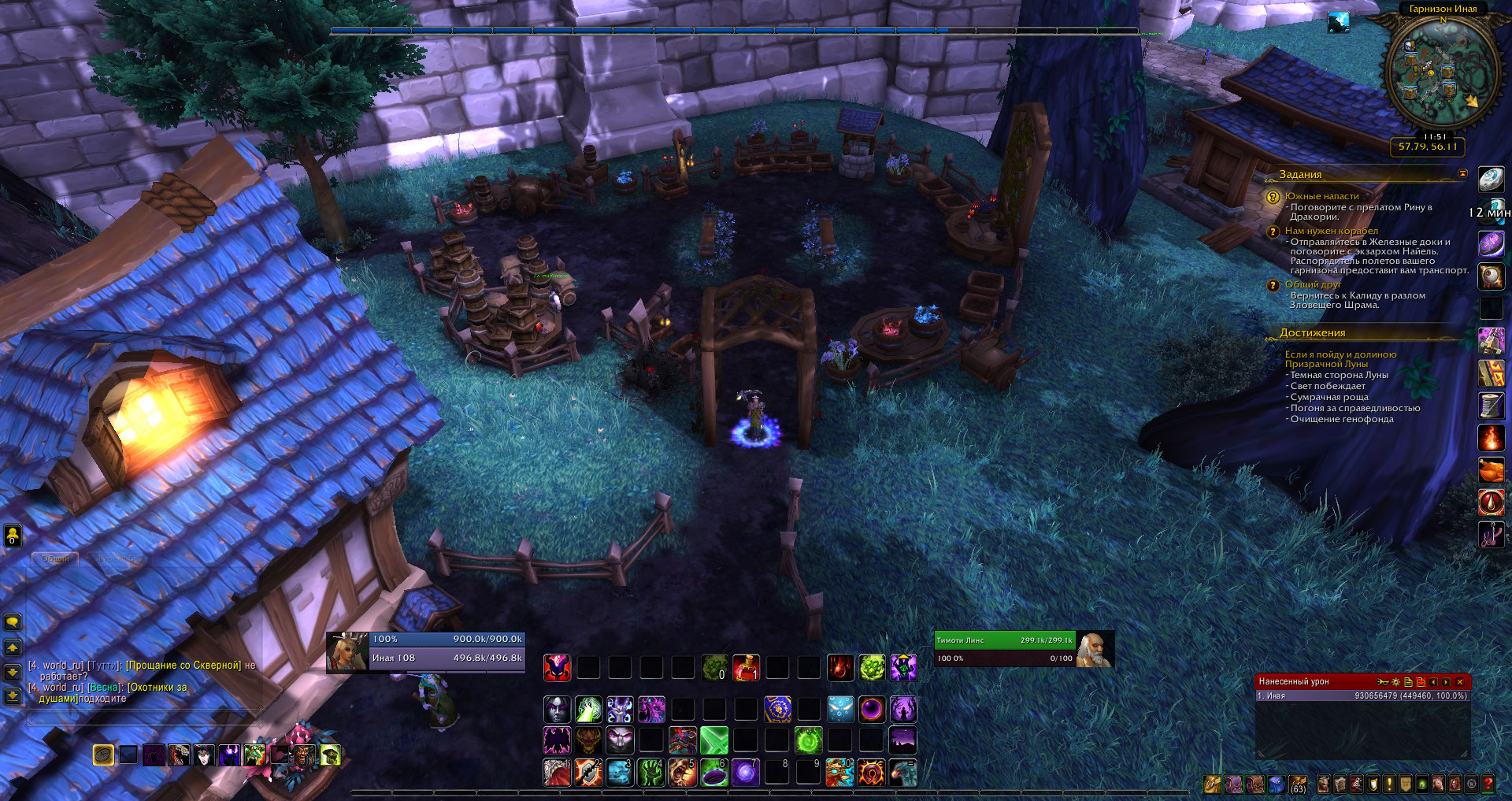This screenshot has height=801, width=1512.
Task: Select Тимоти Линс target frame portrait
Action: (1094, 650)
